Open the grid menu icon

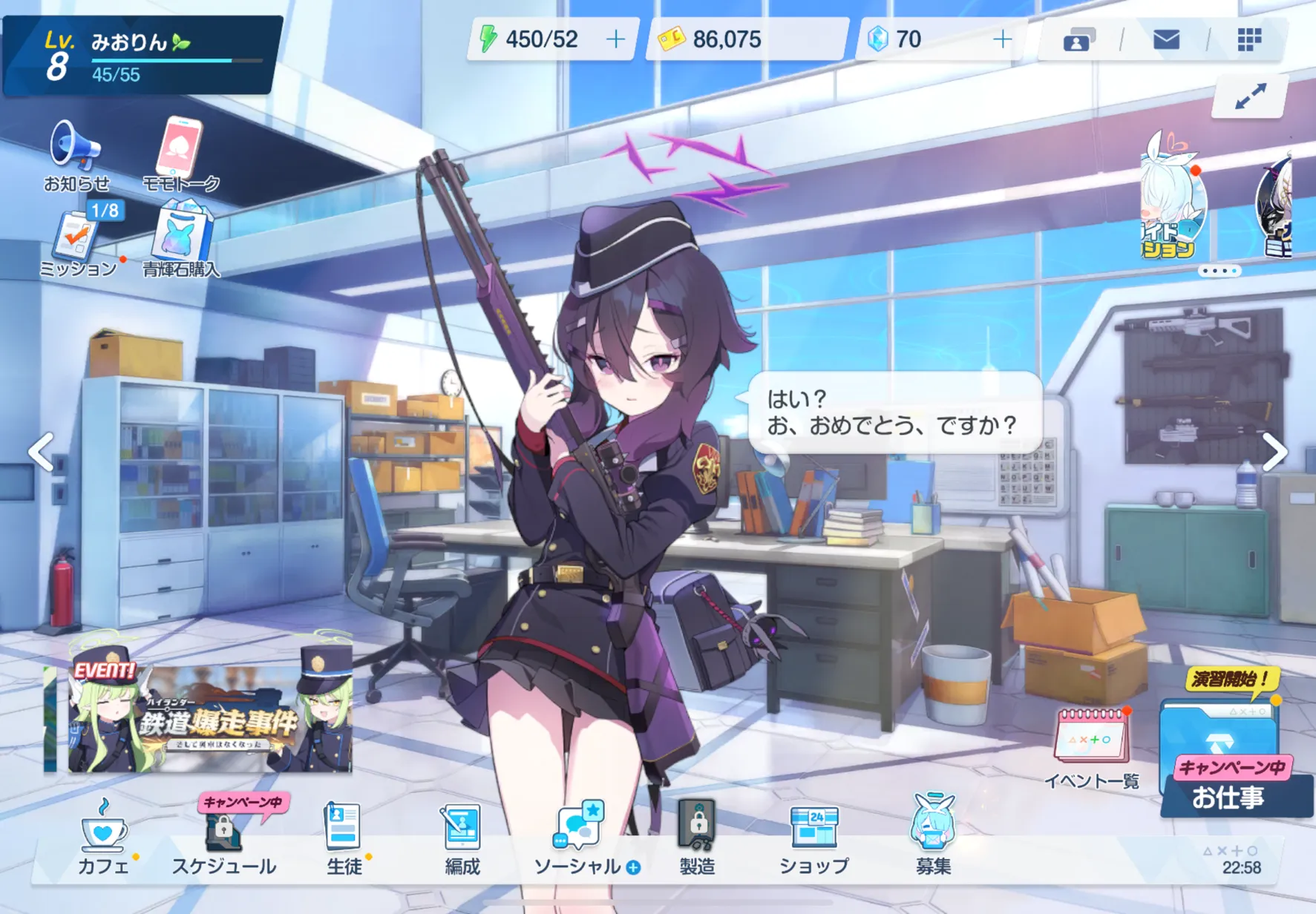coord(1249,39)
